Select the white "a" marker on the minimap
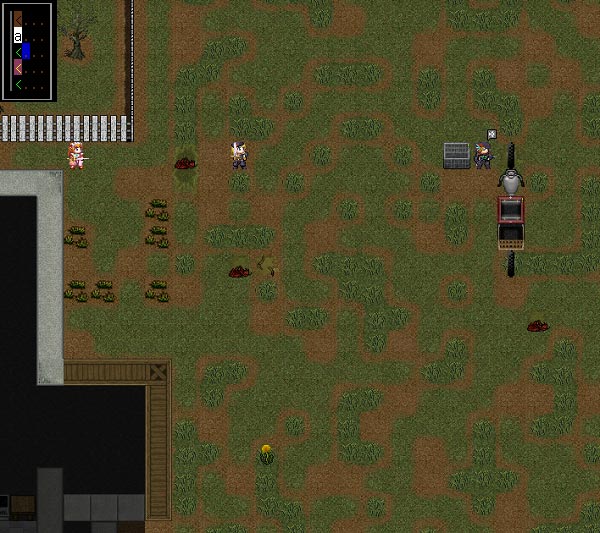The image size is (600, 533). pos(17,35)
